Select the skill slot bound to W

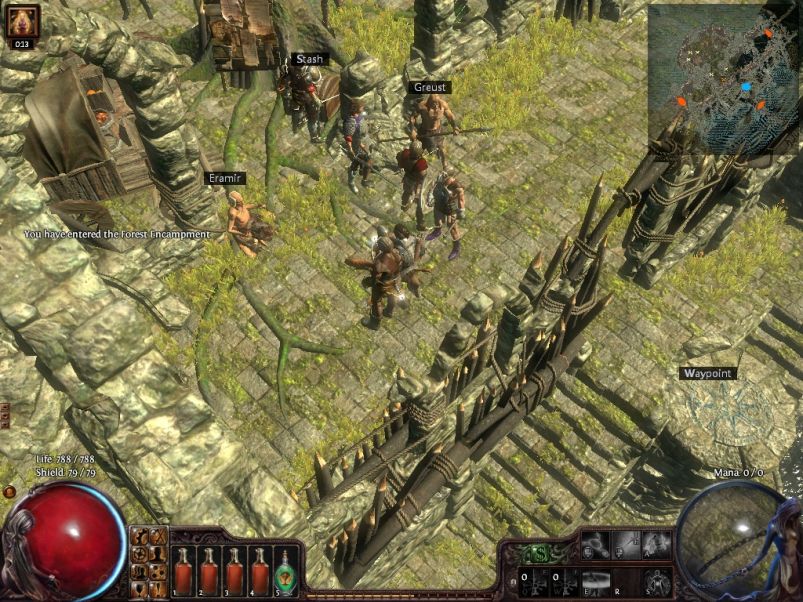[x=560, y=581]
